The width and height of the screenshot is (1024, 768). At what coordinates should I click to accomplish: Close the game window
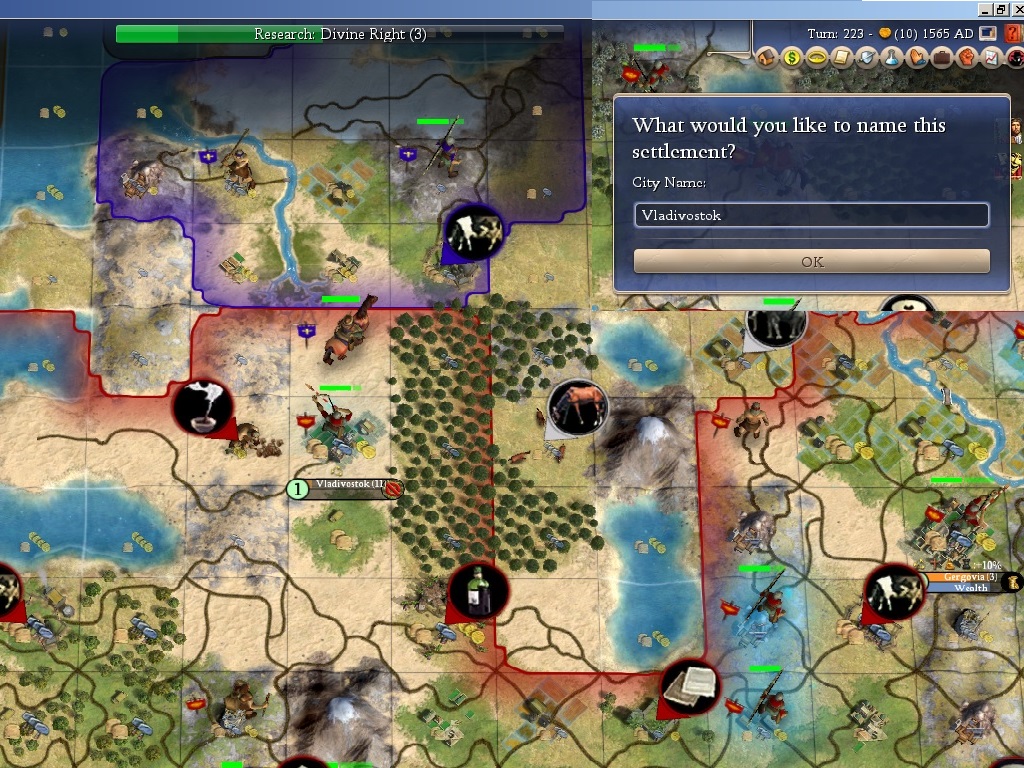pyautogui.click(x=1016, y=9)
